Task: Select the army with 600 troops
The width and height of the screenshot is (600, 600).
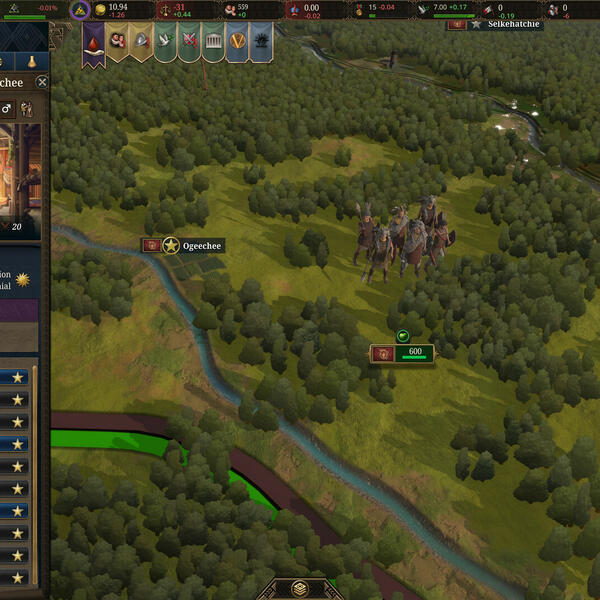Action: click(402, 354)
